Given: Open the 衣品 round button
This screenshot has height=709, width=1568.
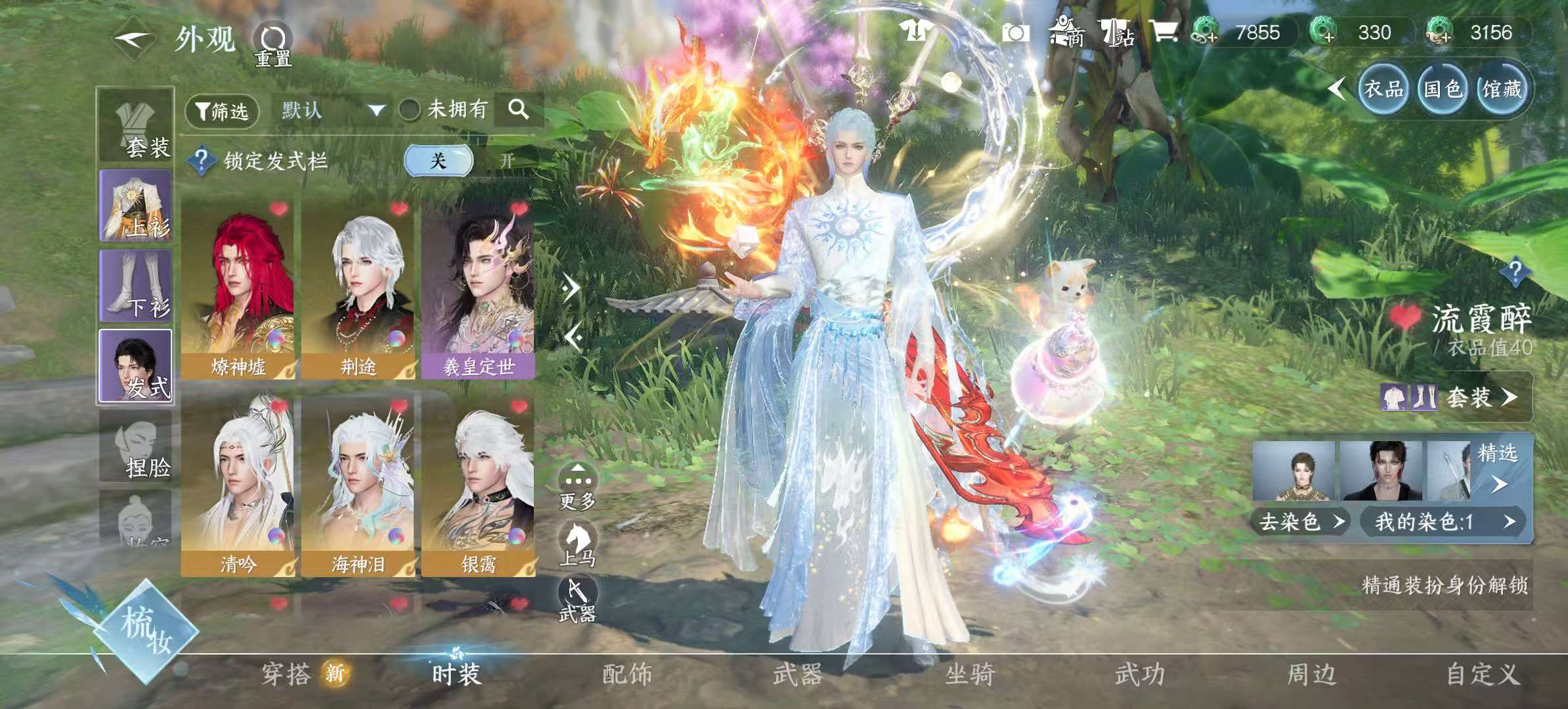Looking at the screenshot, I should point(1383,89).
